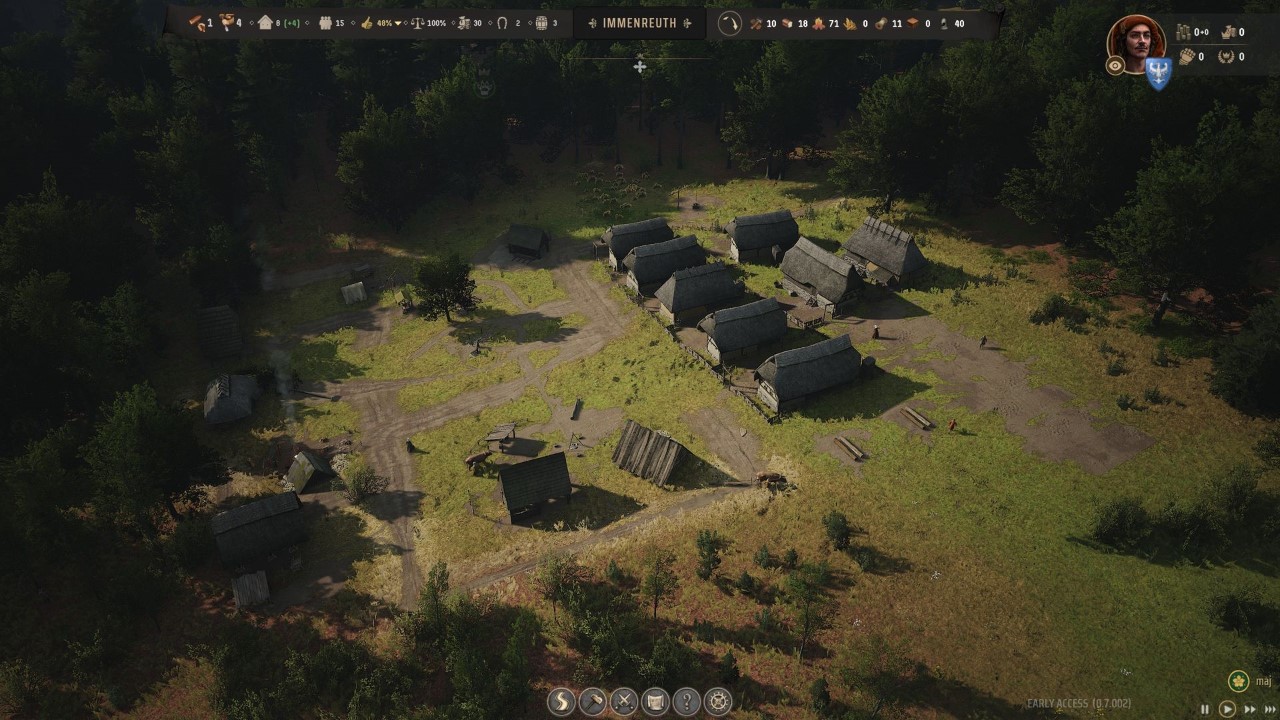Open the question mark help menu
Screen dimensions: 1280x720
(x=687, y=701)
